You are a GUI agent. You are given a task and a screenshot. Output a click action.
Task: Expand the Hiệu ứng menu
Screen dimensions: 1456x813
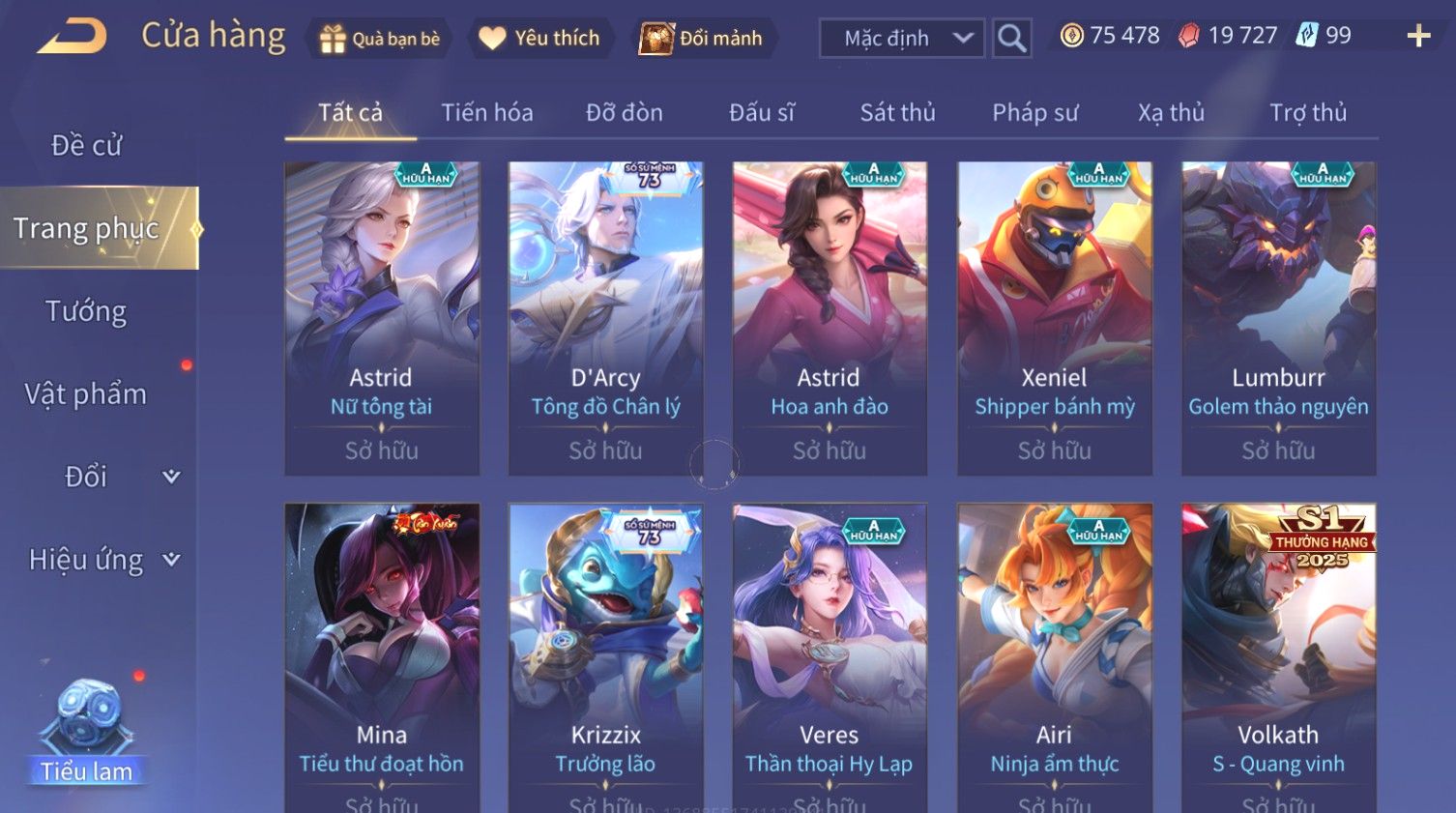102,560
